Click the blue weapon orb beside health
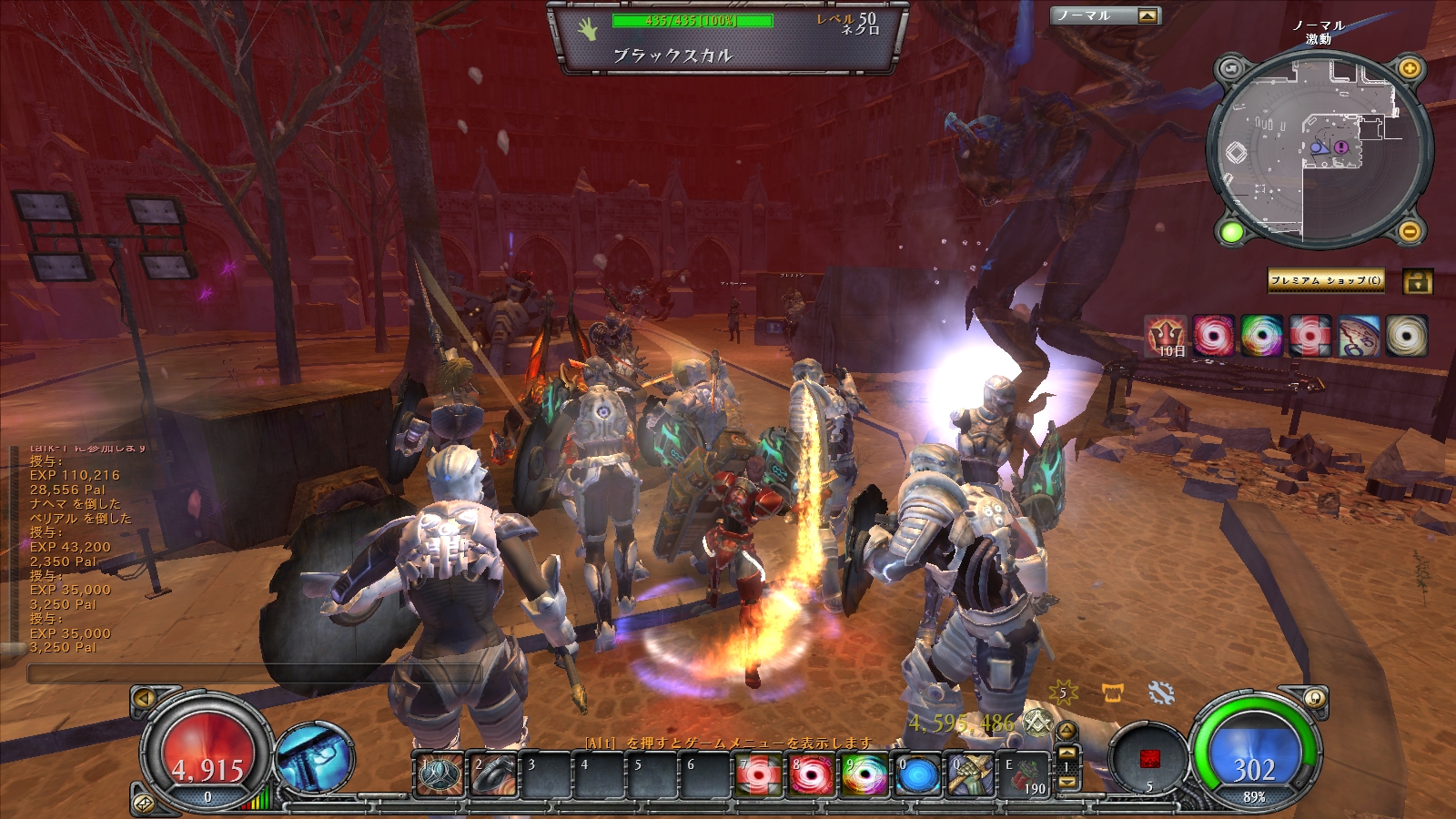This screenshot has width=1456, height=819. tap(316, 758)
